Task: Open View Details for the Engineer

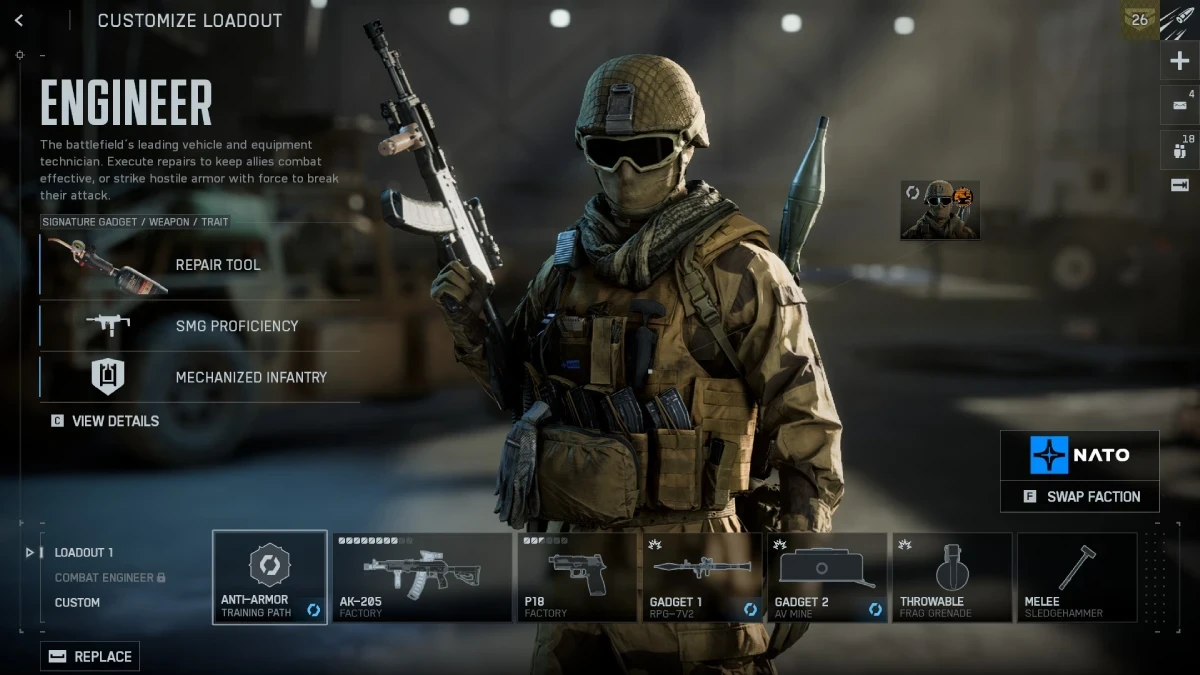Action: pyautogui.click(x=105, y=421)
